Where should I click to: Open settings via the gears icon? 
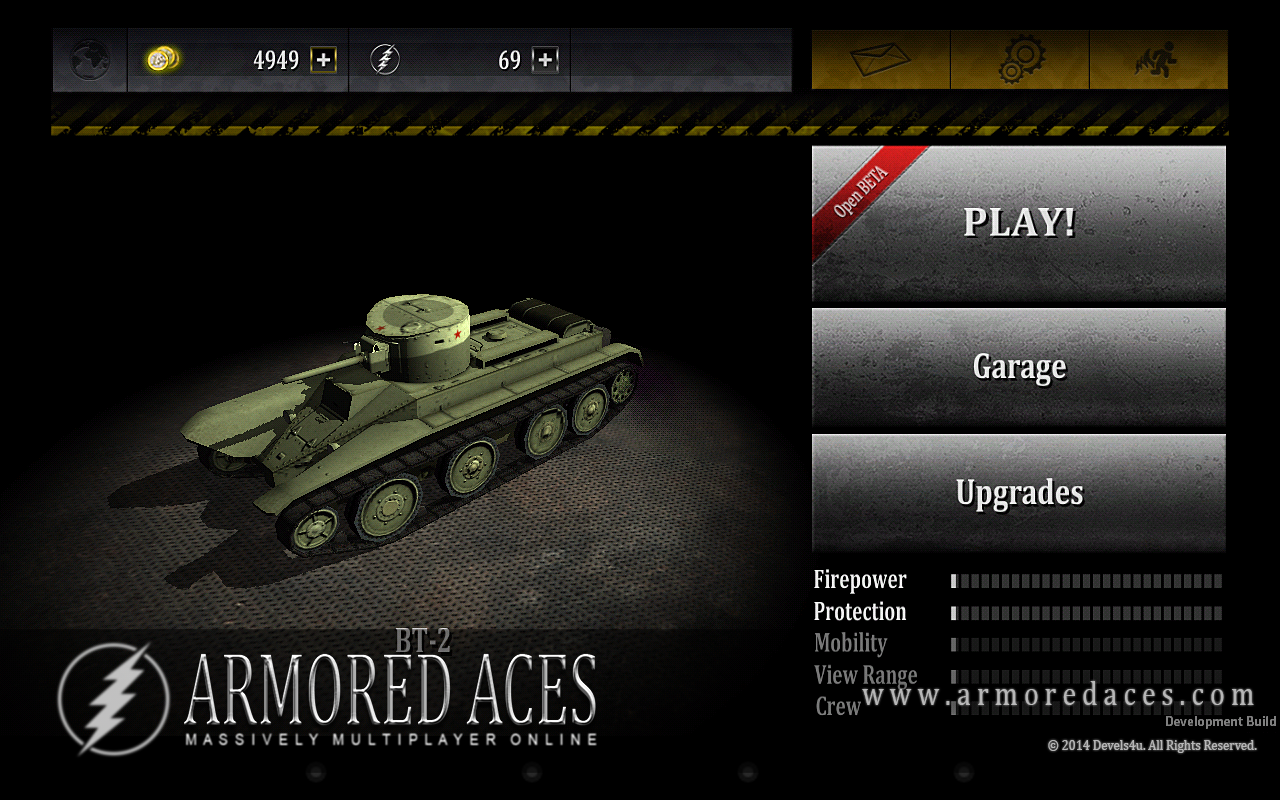click(1020, 60)
